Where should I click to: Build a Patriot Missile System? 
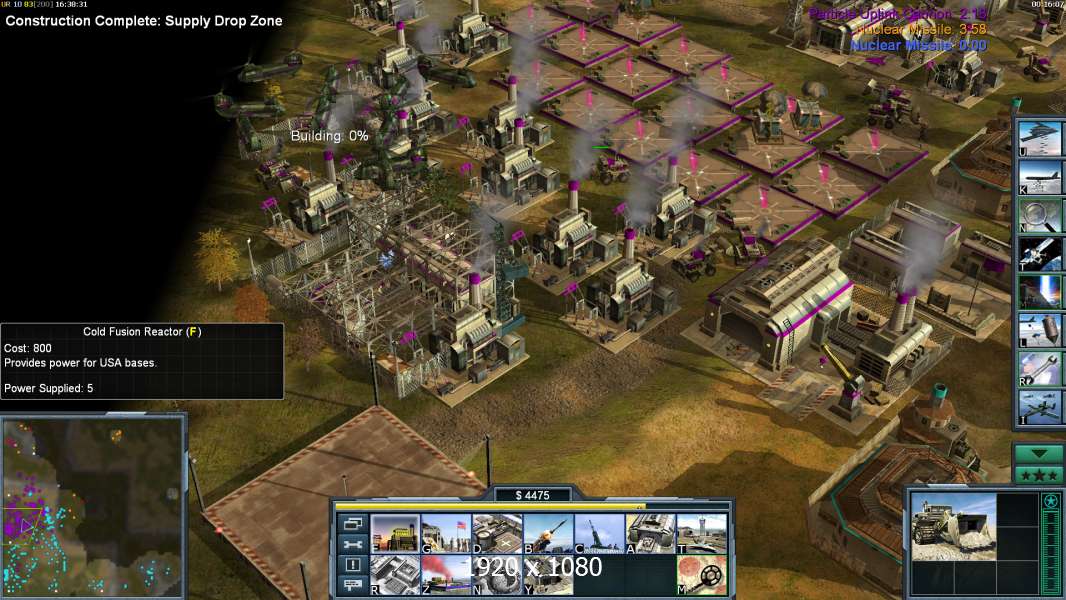point(548,534)
